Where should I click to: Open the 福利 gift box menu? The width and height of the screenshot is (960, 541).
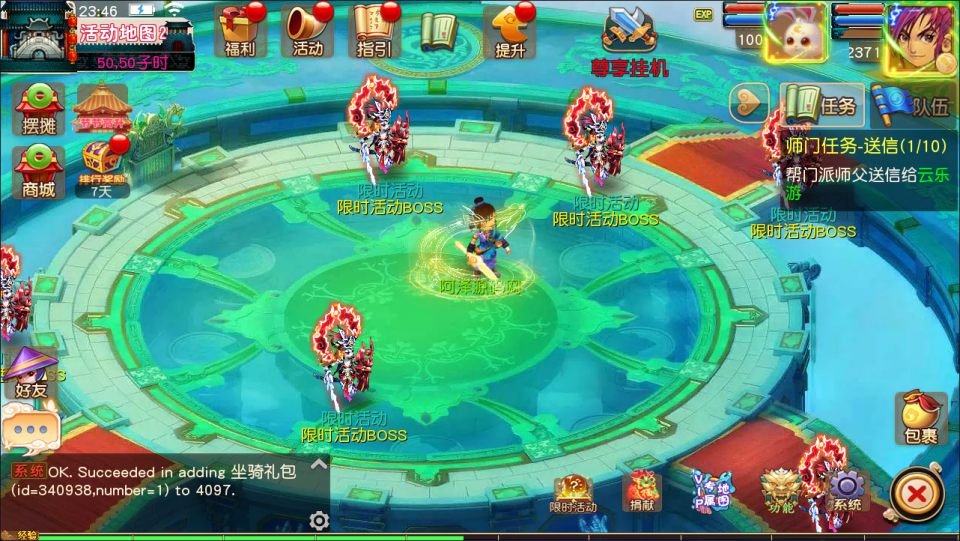pos(240,31)
